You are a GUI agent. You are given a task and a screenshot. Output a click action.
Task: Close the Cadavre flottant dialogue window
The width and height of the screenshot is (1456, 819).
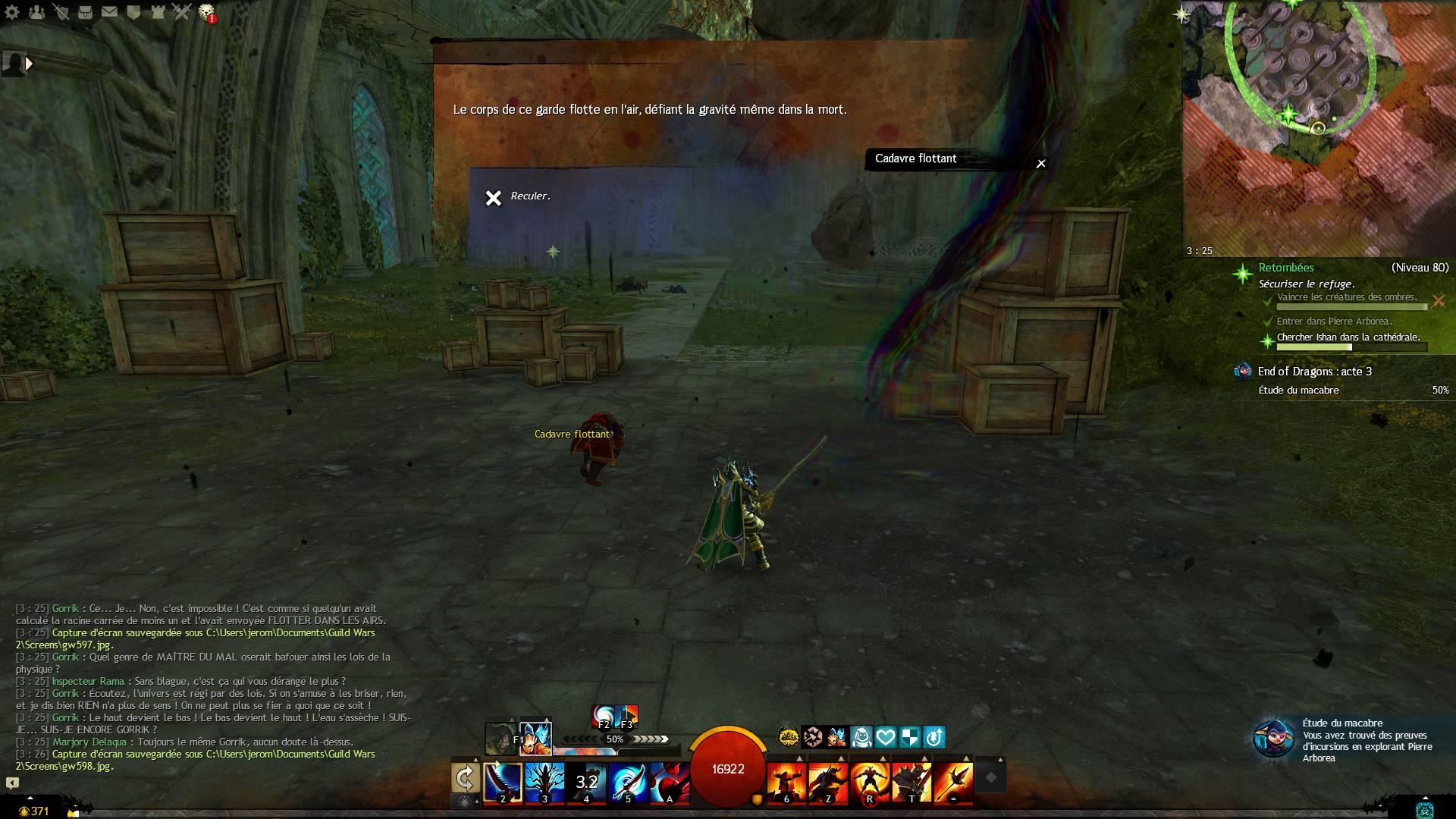click(x=1041, y=164)
